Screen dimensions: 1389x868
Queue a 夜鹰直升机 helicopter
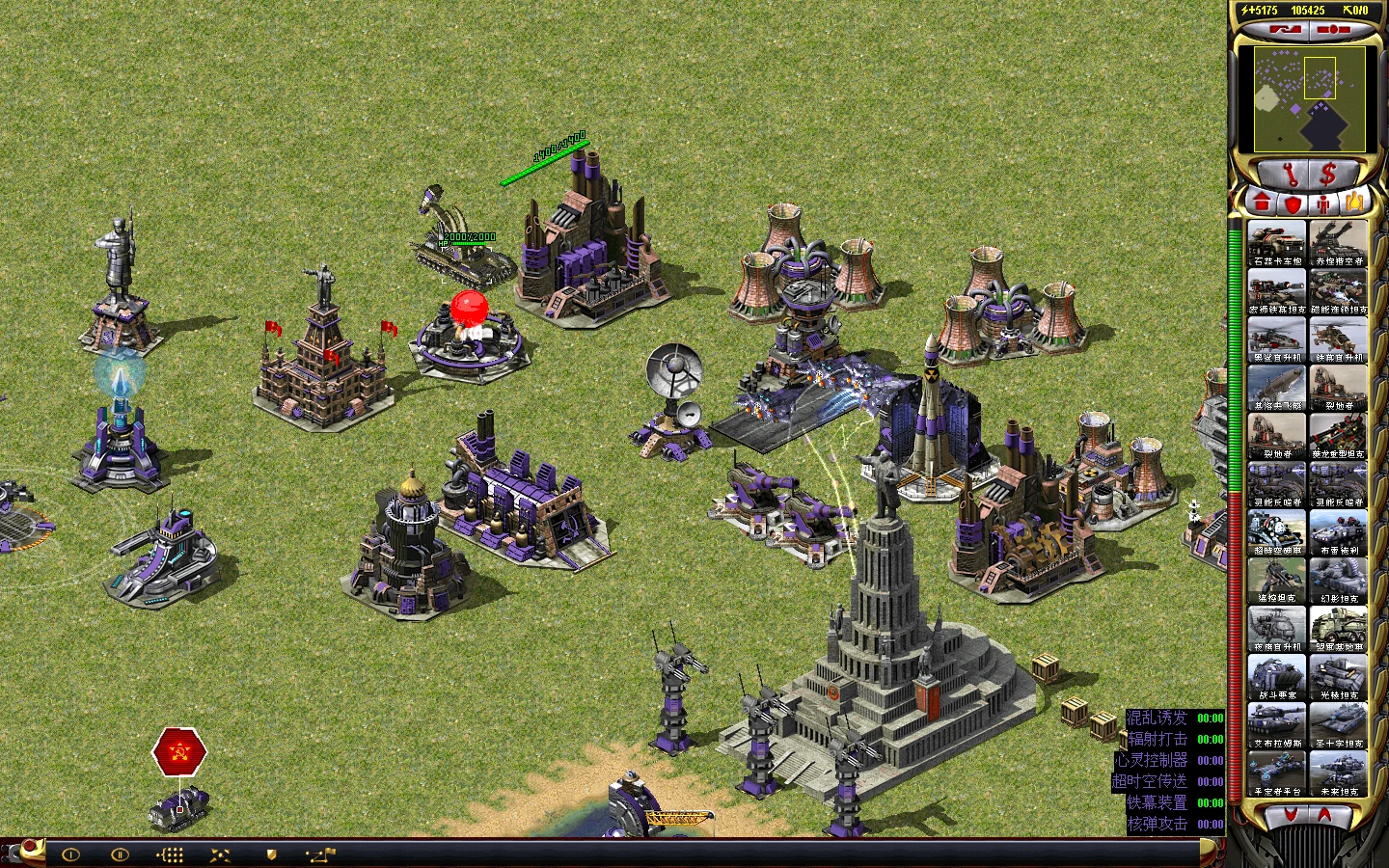click(1276, 628)
